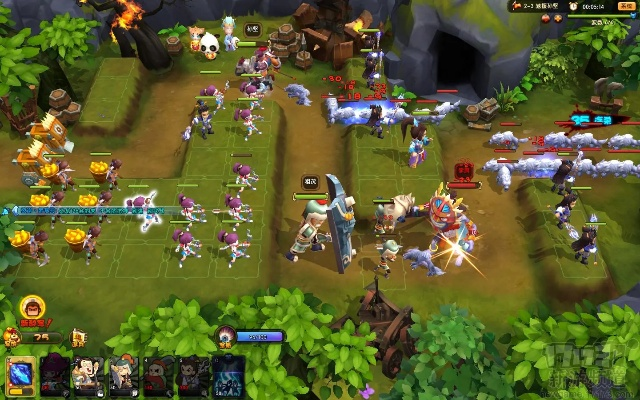
Task: Click the red round icon under the stage title
Action: 546,19
